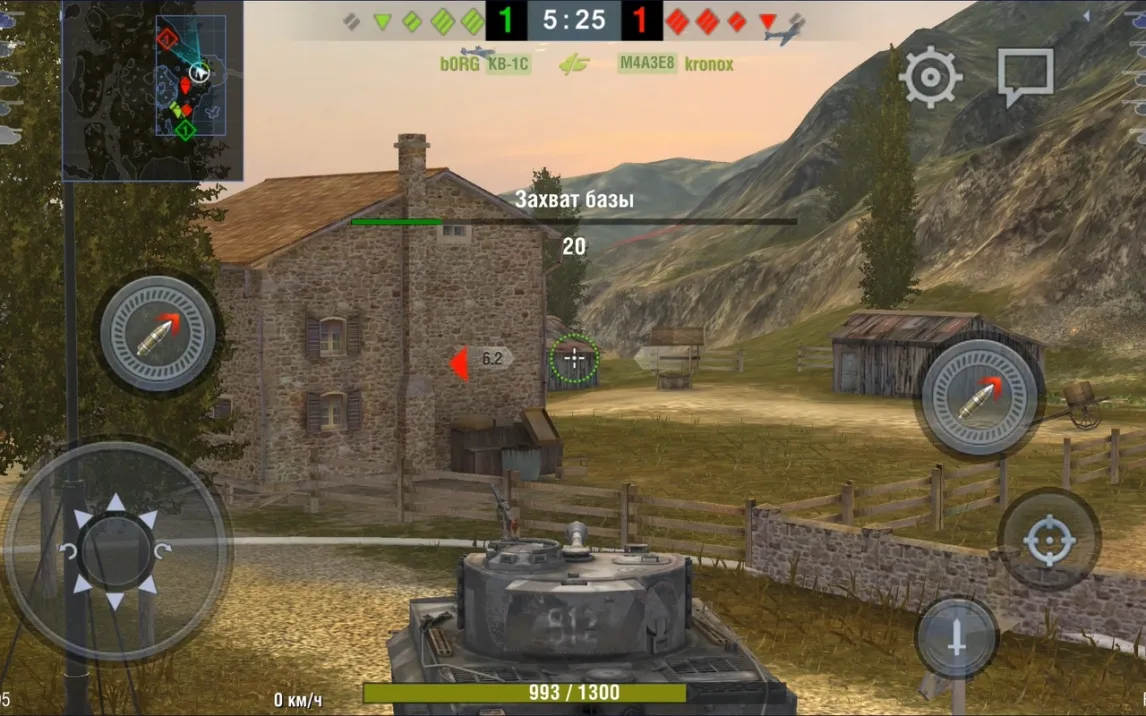Tap the joystick's forward up arrow
Image resolution: width=1146 pixels, height=716 pixels.
coord(116,502)
